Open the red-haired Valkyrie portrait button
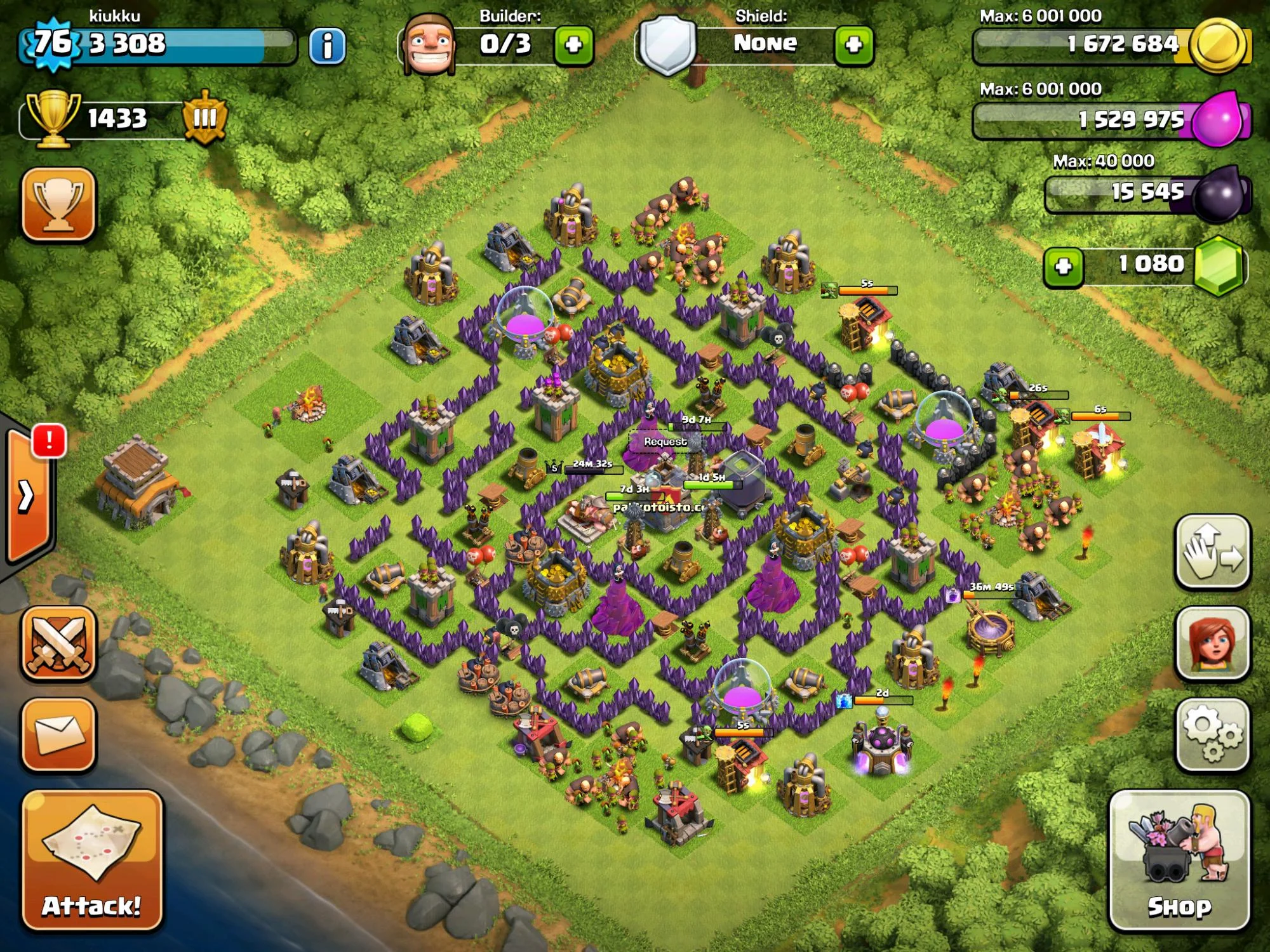 1213,643
